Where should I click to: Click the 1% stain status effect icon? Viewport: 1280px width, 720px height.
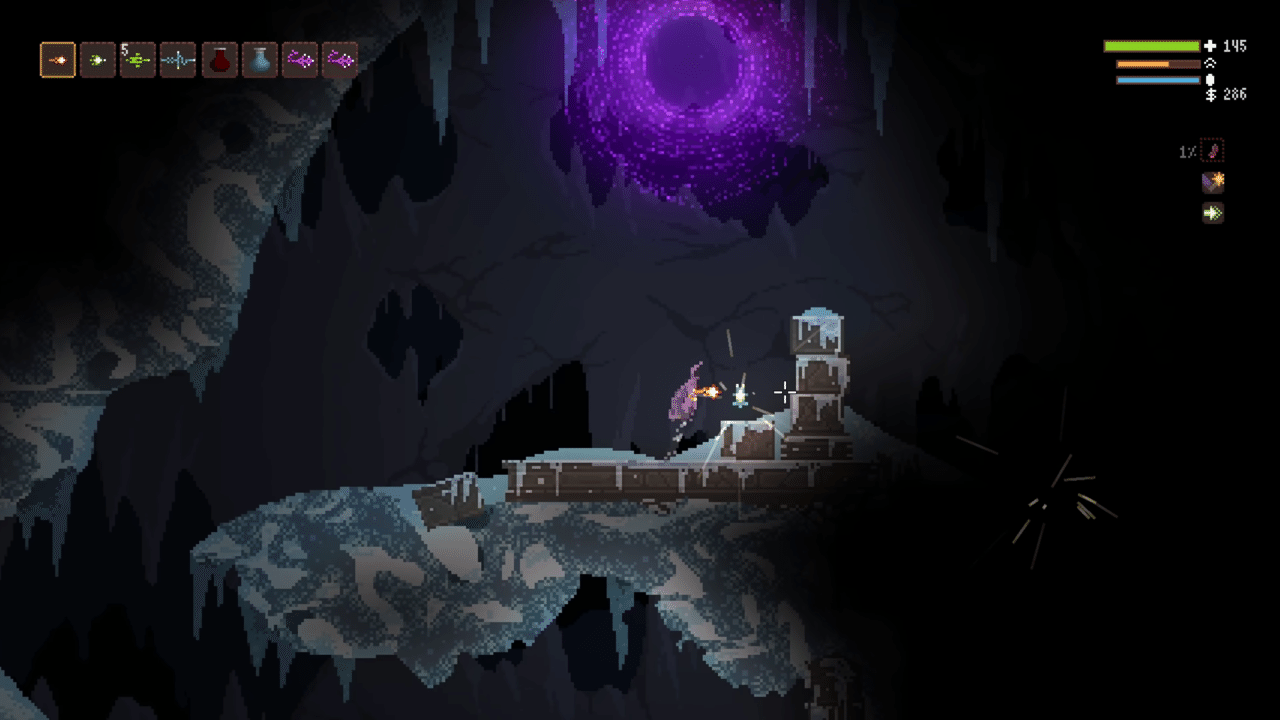pyautogui.click(x=1212, y=152)
